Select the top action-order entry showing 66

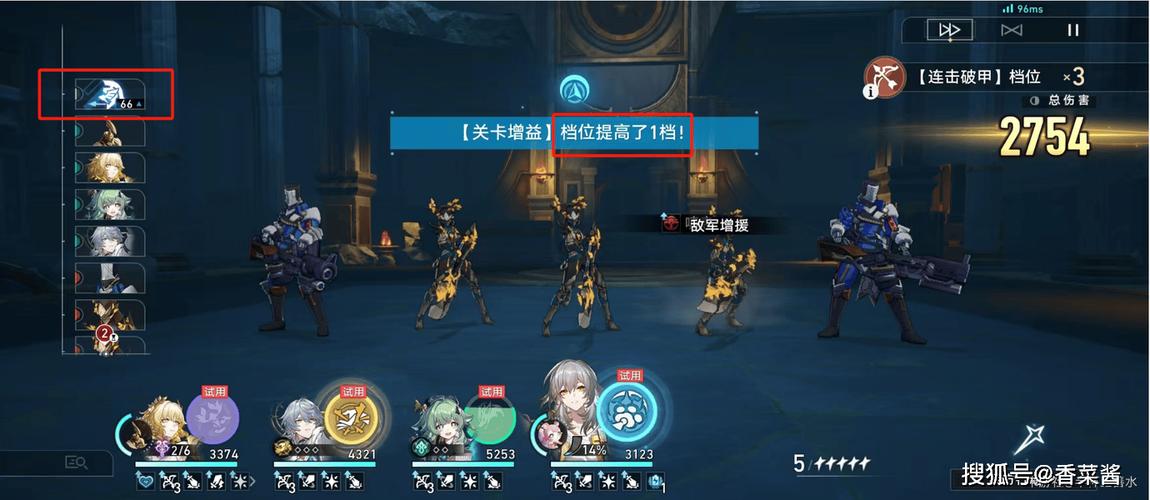click(x=108, y=94)
